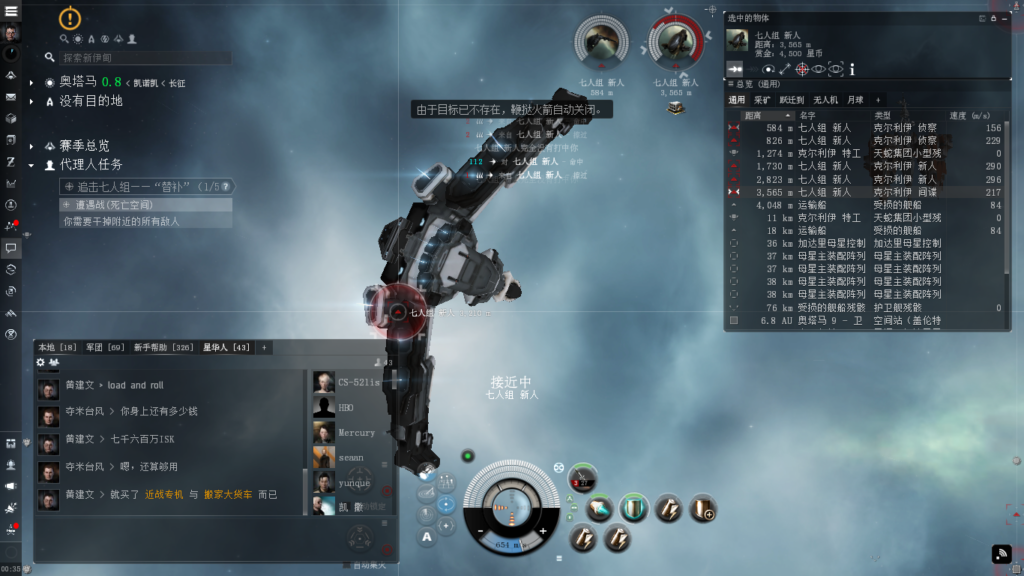Collapse the 代理人任务 agent missions section
The image size is (1024, 576).
coord(33,164)
